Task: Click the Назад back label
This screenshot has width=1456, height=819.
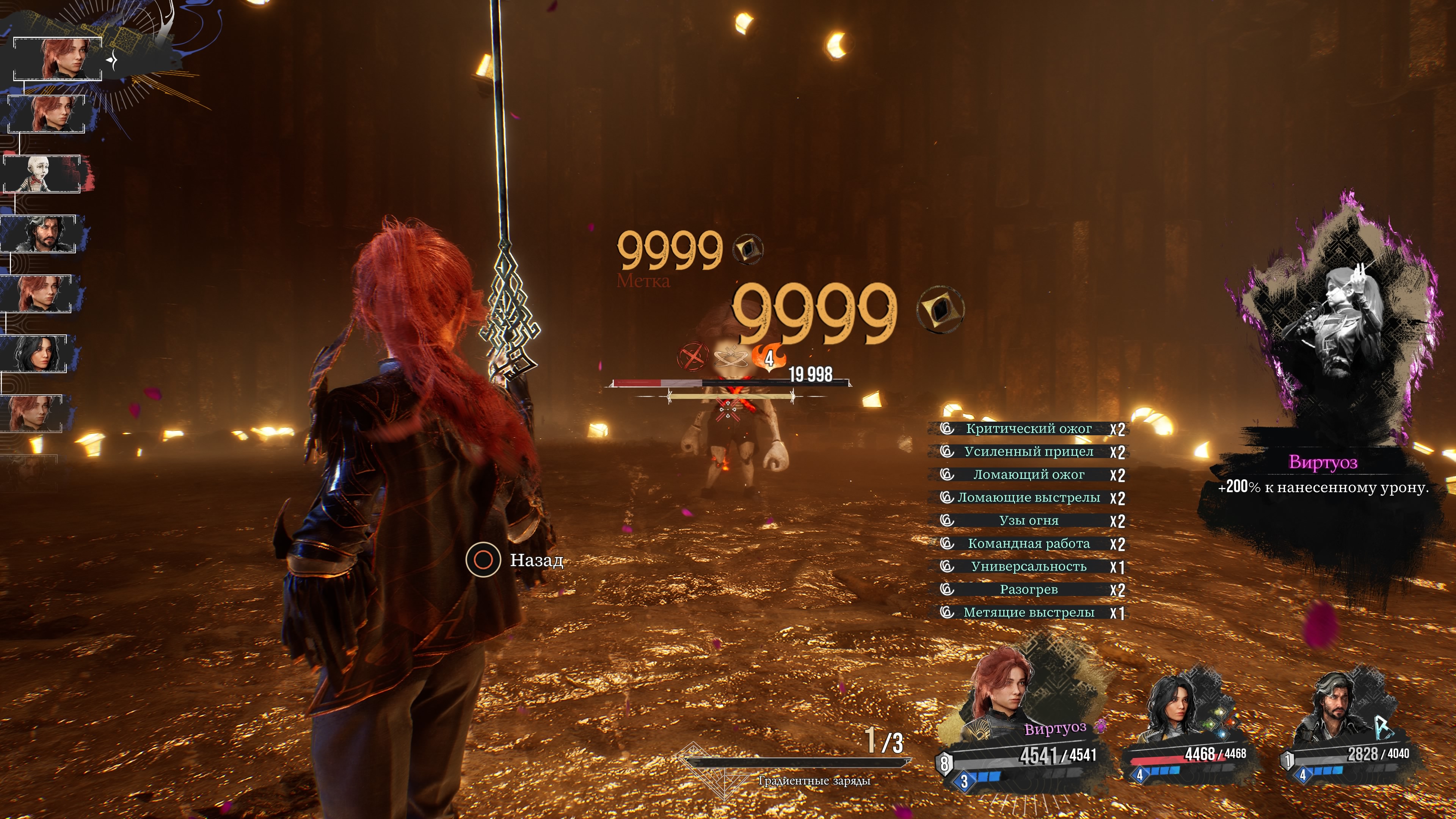Action: [536, 560]
